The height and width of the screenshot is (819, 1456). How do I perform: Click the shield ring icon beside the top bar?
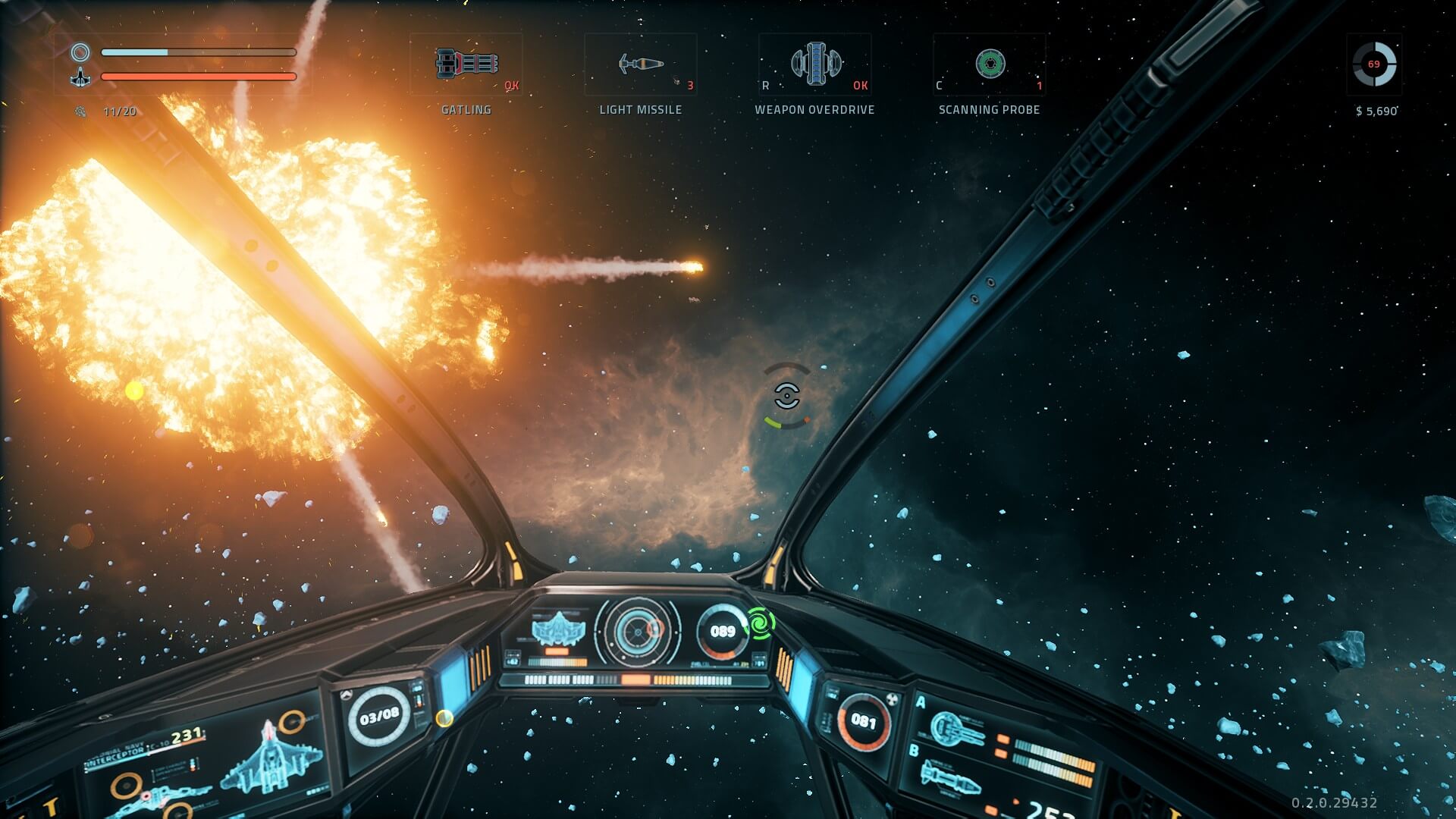80,52
